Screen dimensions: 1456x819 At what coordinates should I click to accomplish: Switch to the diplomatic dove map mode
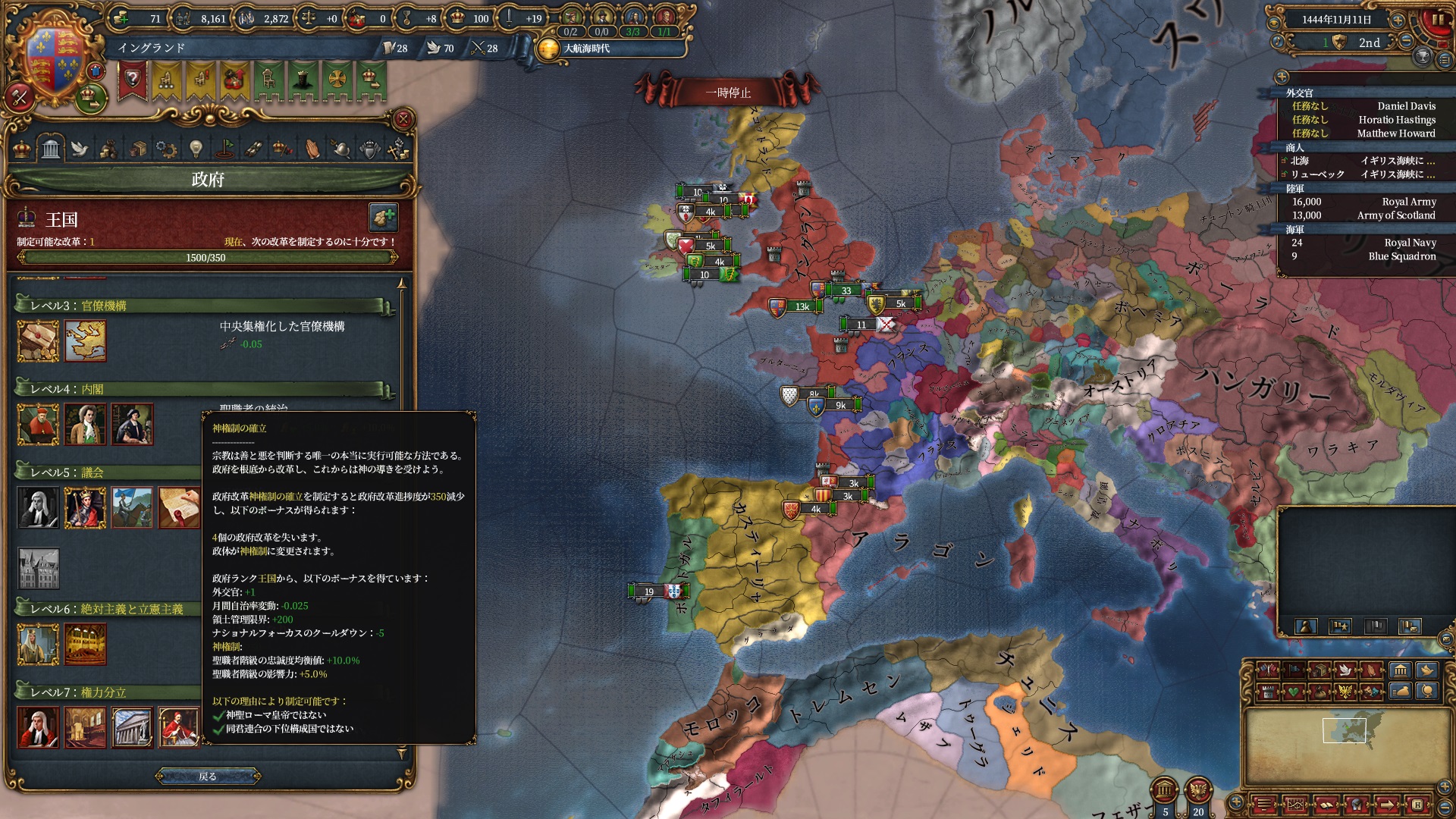tap(1345, 670)
